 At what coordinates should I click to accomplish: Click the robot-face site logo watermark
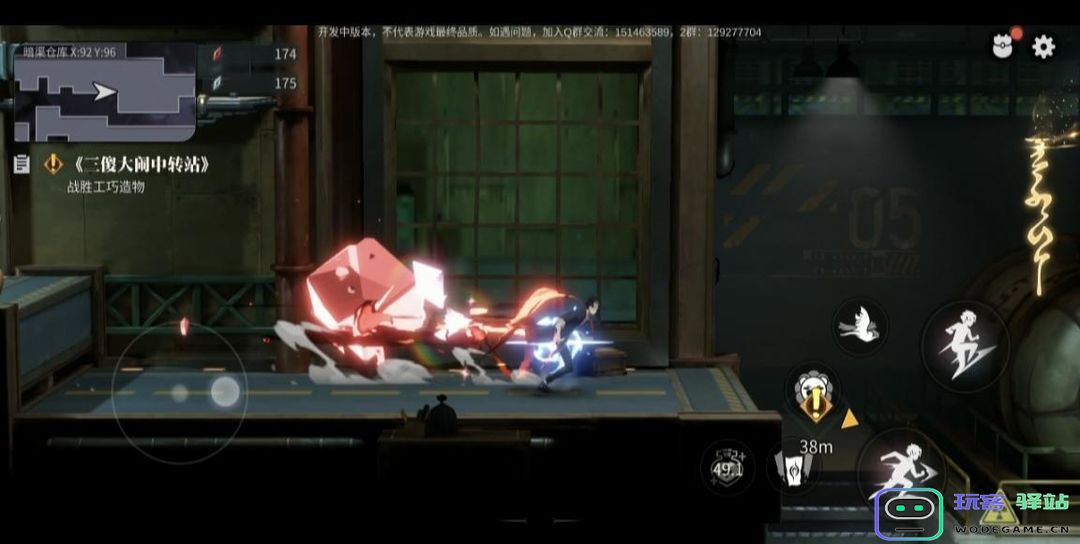(909, 514)
